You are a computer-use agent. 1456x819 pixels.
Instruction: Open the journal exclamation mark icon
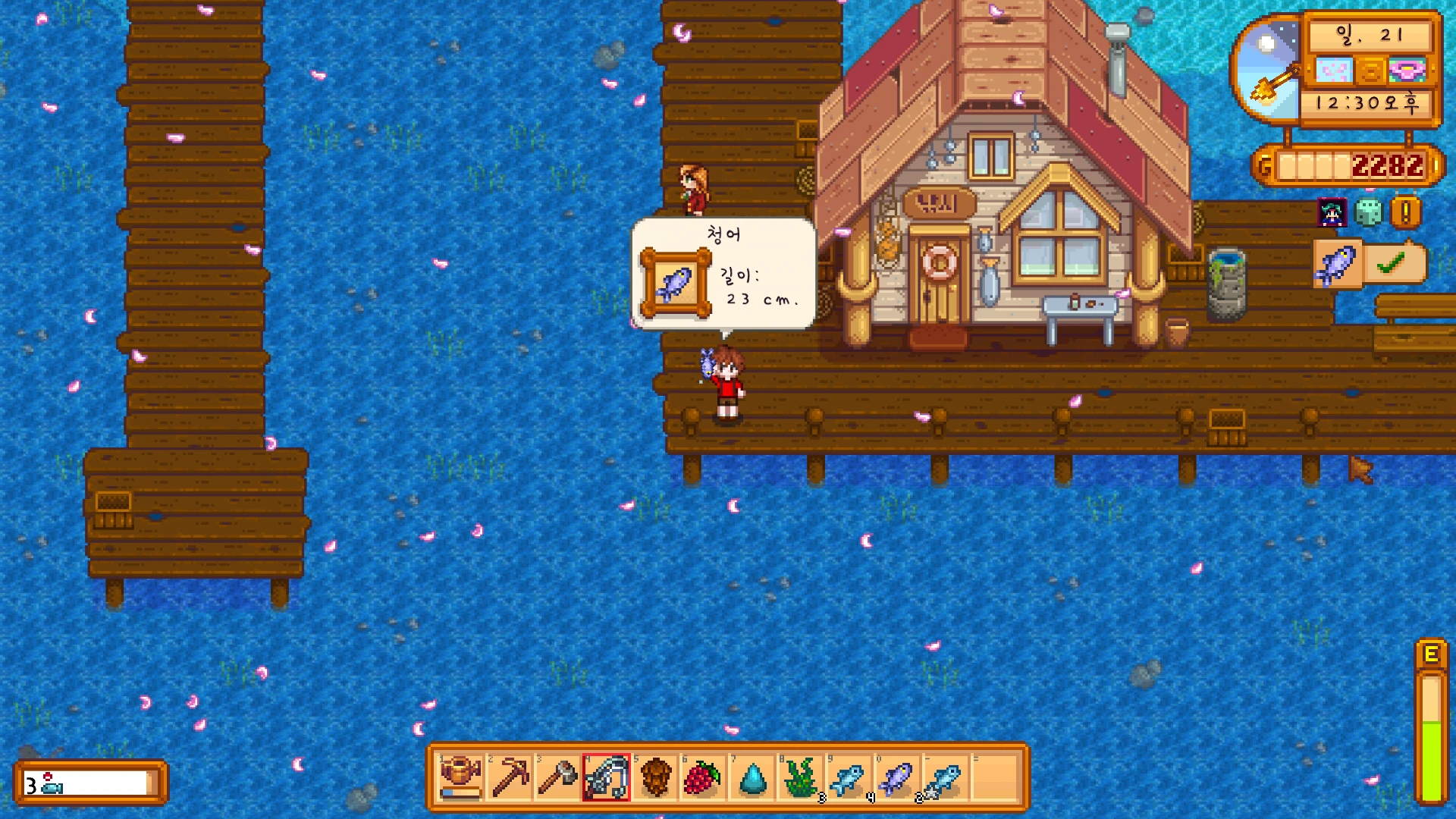tap(1405, 213)
